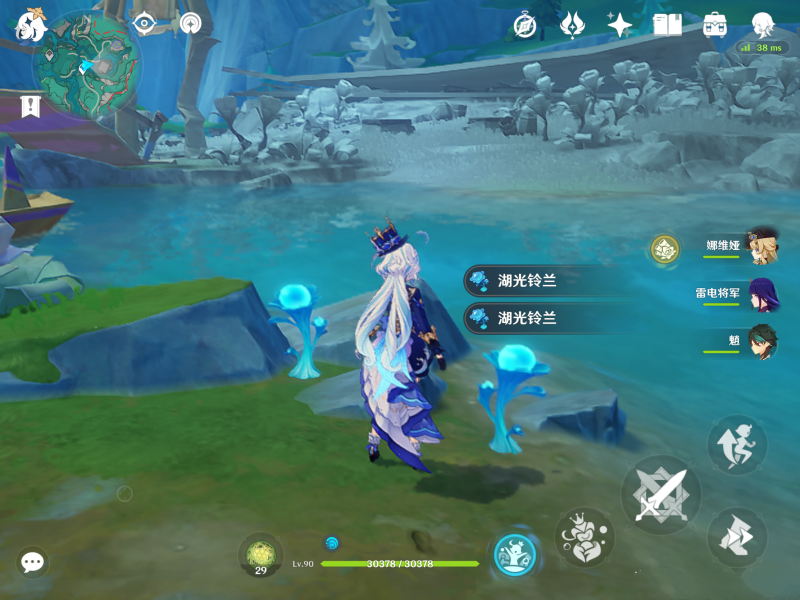The height and width of the screenshot is (600, 800).
Task: Open the compass events icon
Action: pos(525,25)
